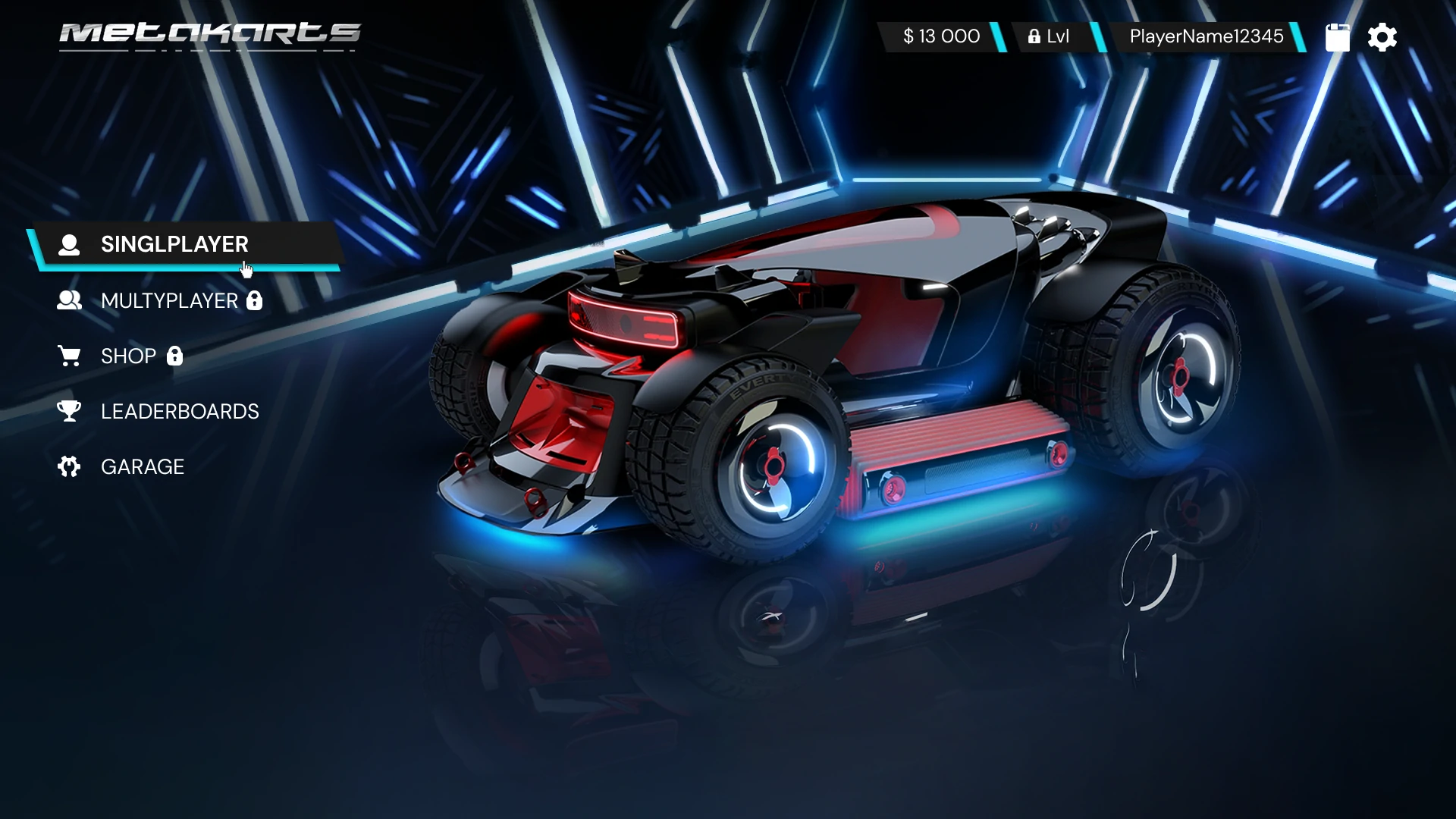Image resolution: width=1456 pixels, height=819 pixels.
Task: Click the locked Lvl indicator
Action: pyautogui.click(x=1049, y=36)
